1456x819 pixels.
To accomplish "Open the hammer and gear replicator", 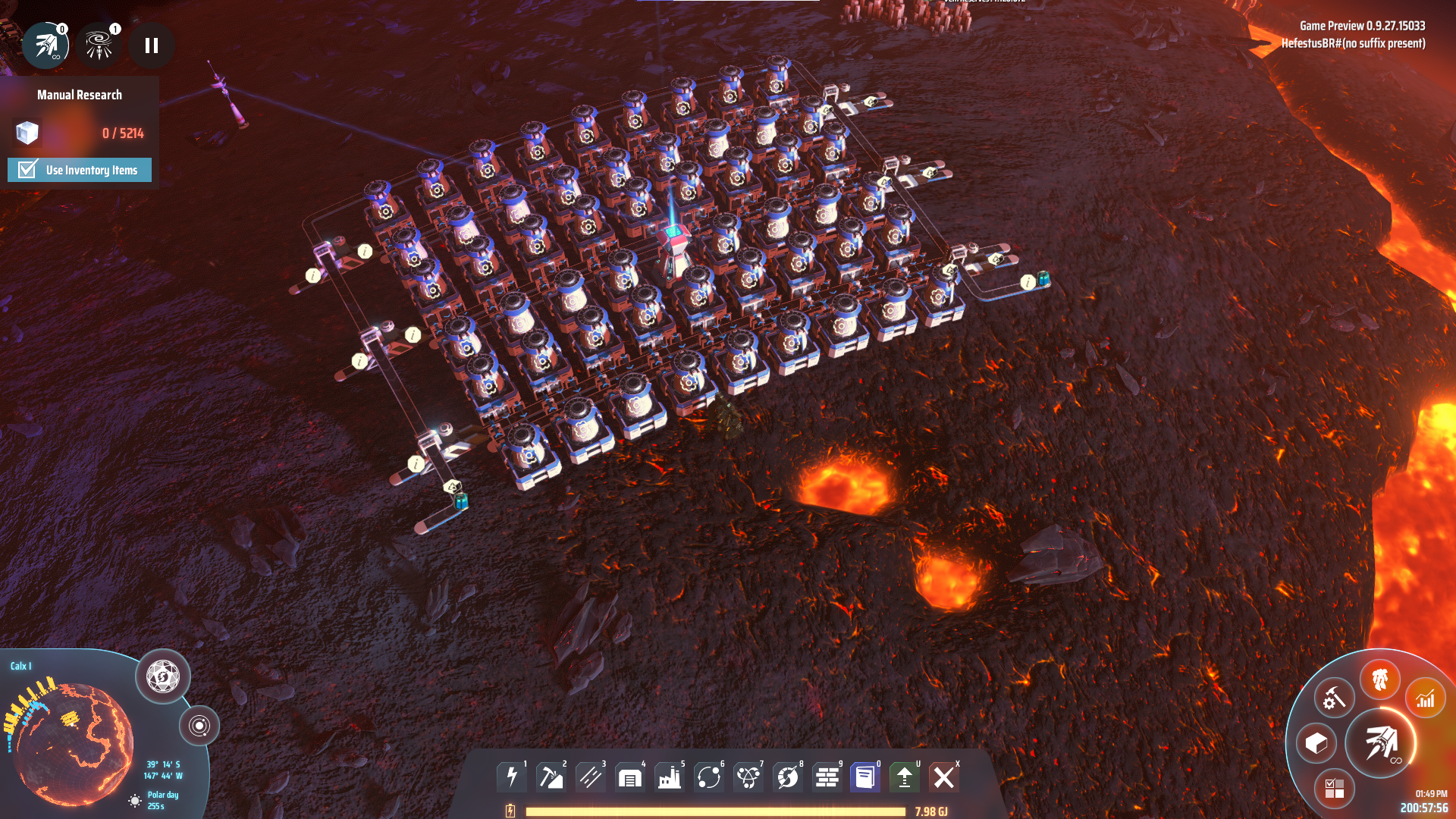I will [1334, 698].
